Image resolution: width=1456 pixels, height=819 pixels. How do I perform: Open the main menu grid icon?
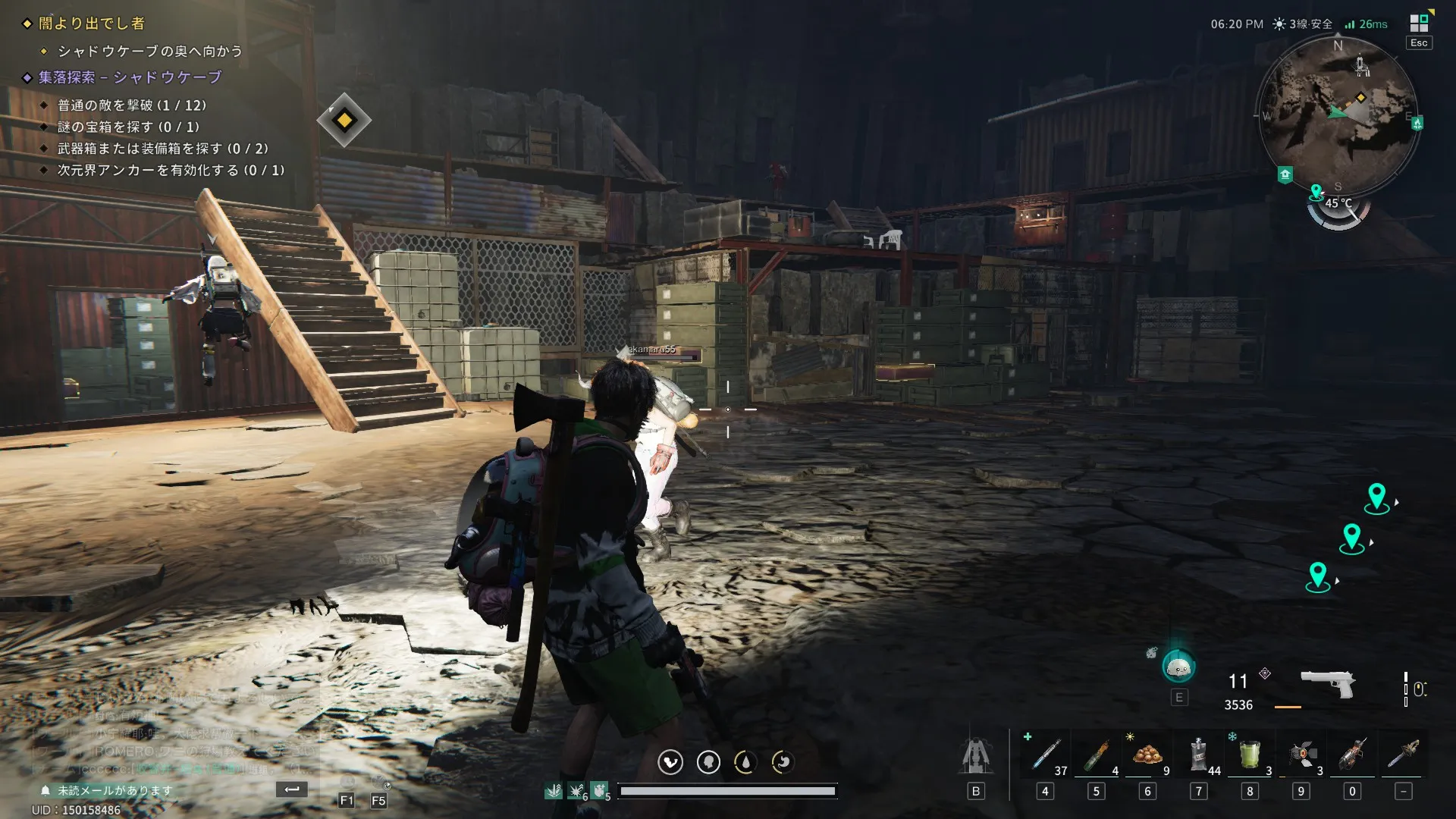[x=1419, y=23]
